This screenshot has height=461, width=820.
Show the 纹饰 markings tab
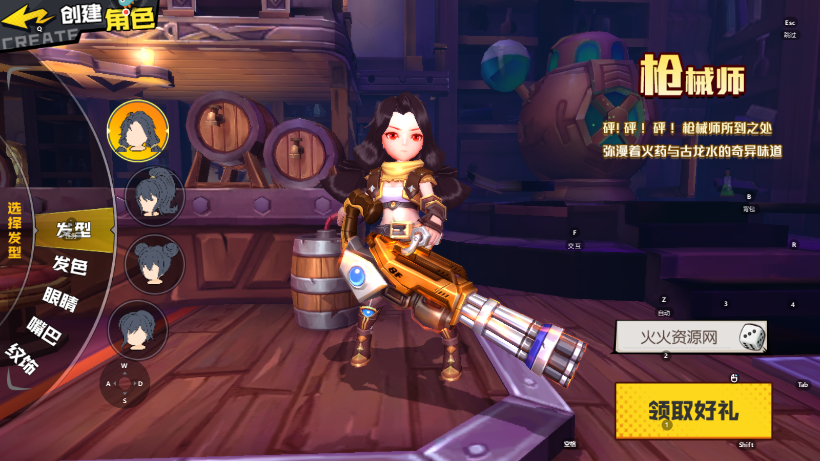click(x=23, y=358)
